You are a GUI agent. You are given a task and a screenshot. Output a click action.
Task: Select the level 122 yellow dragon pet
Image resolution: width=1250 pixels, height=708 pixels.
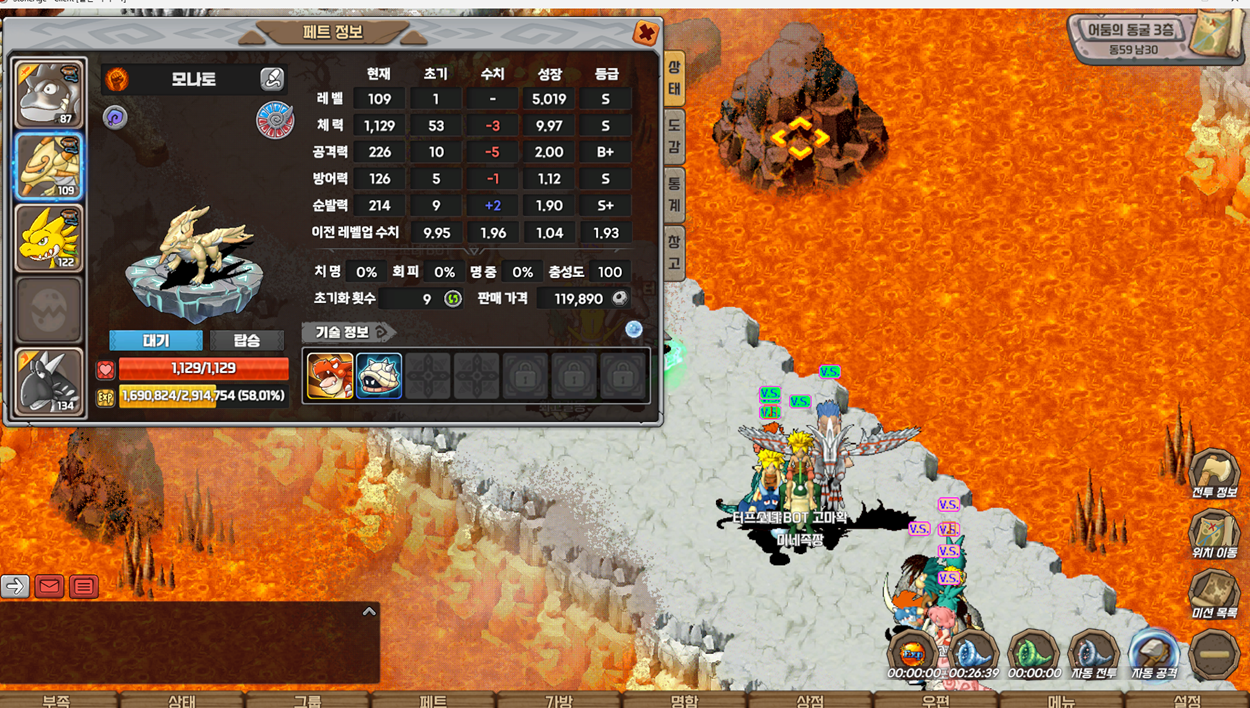48,238
